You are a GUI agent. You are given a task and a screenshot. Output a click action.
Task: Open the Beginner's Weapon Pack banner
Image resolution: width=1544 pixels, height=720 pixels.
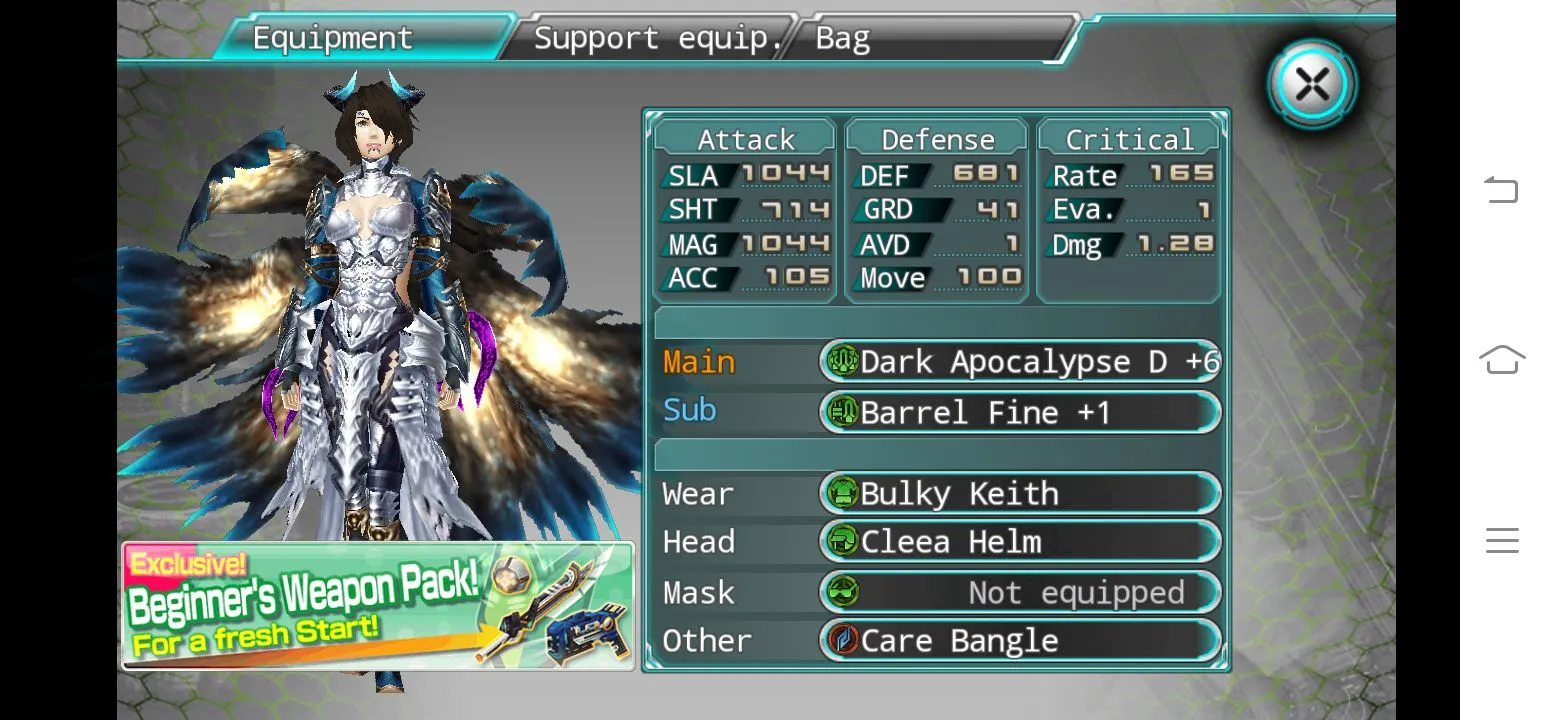pos(378,606)
